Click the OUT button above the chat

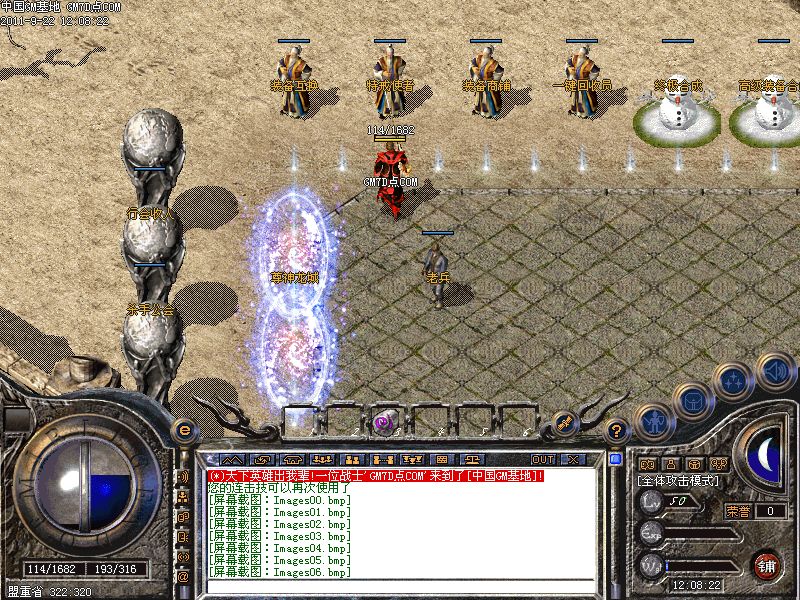coord(544,459)
